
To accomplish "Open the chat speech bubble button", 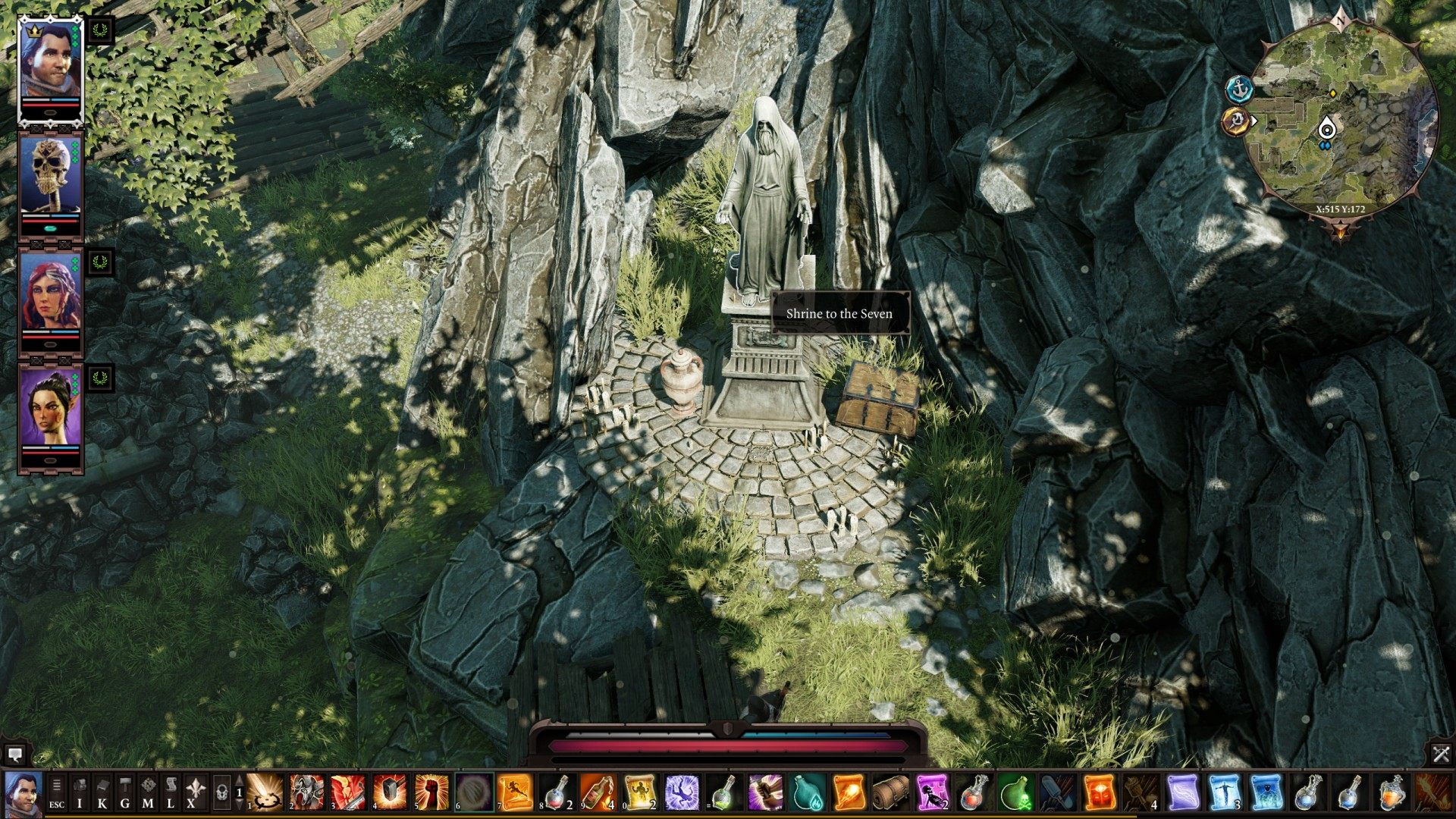I will point(14,755).
